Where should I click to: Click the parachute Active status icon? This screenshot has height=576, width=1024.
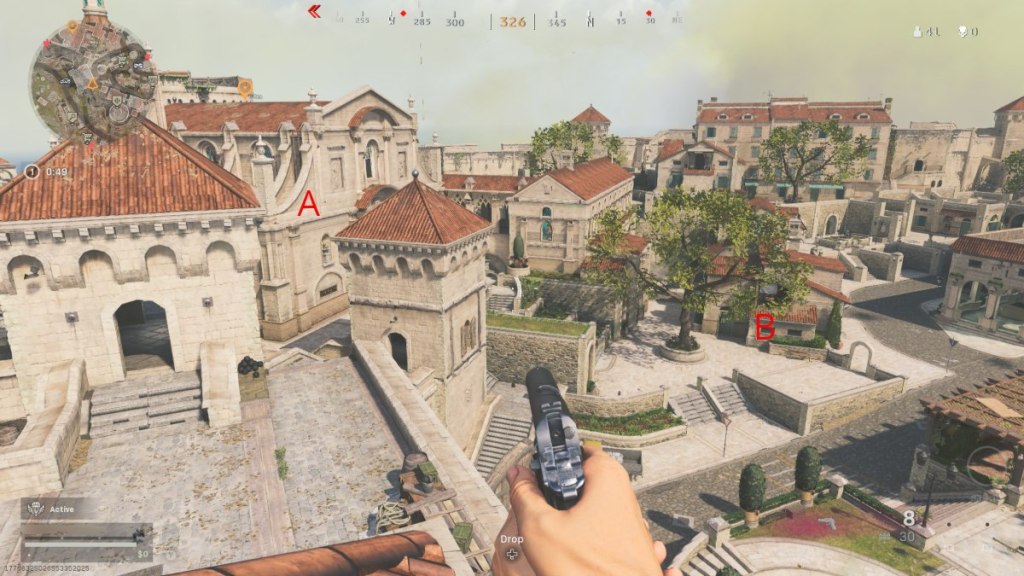[34, 507]
